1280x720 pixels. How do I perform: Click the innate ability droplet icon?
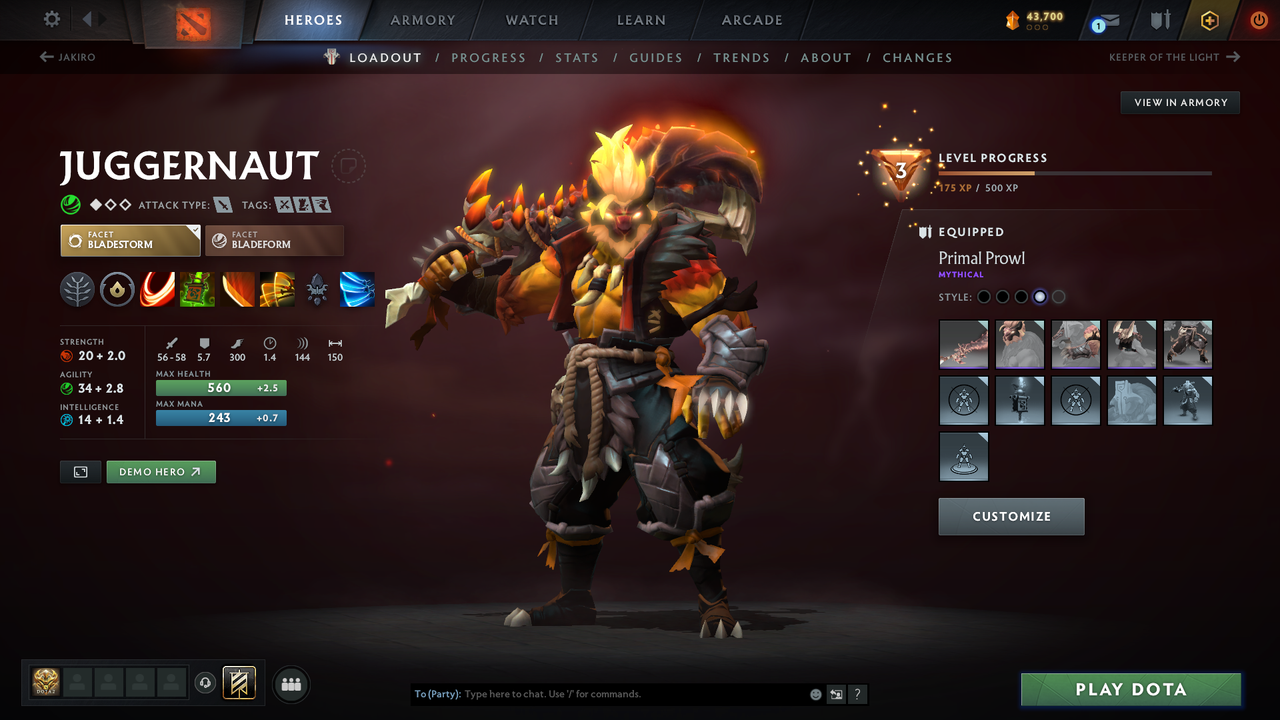coord(117,289)
